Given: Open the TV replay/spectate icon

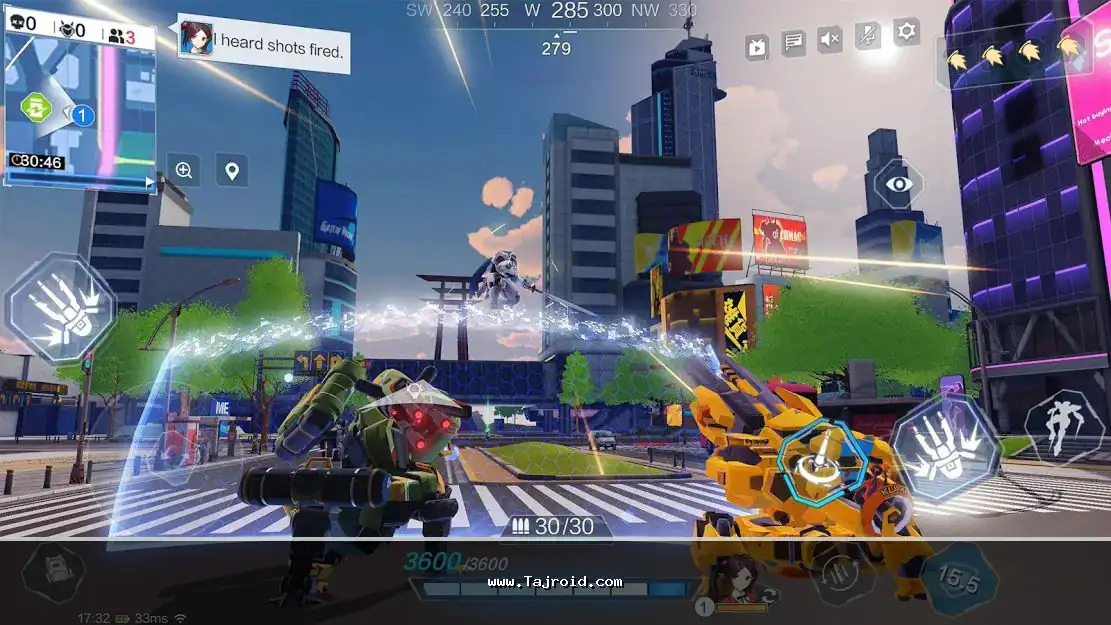Looking at the screenshot, I should tap(757, 45).
